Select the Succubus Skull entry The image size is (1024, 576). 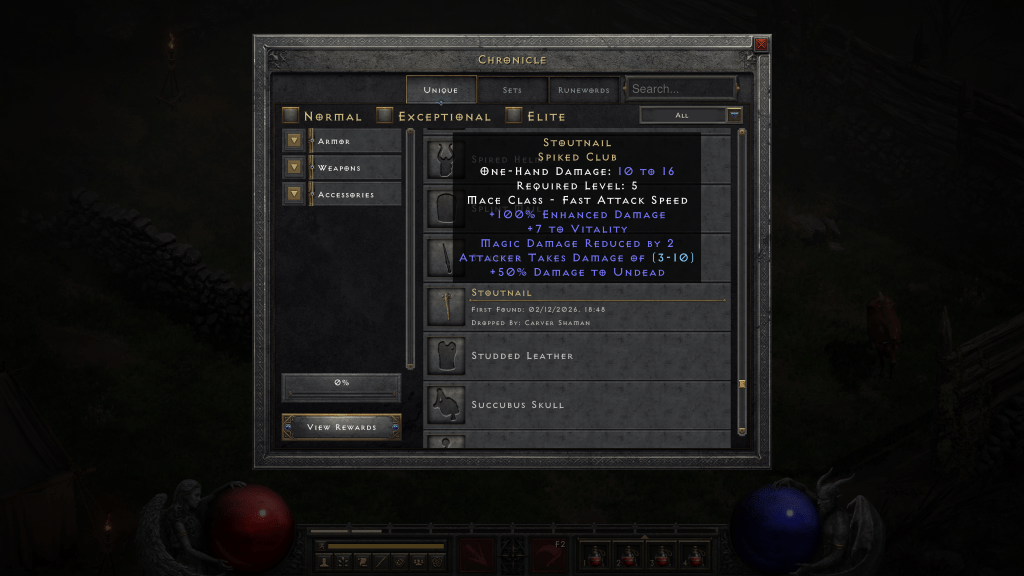pyautogui.click(x=580, y=405)
